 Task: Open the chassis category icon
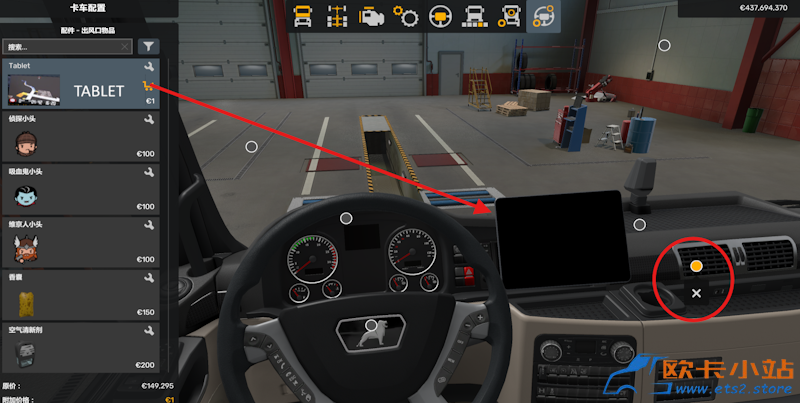(336, 16)
